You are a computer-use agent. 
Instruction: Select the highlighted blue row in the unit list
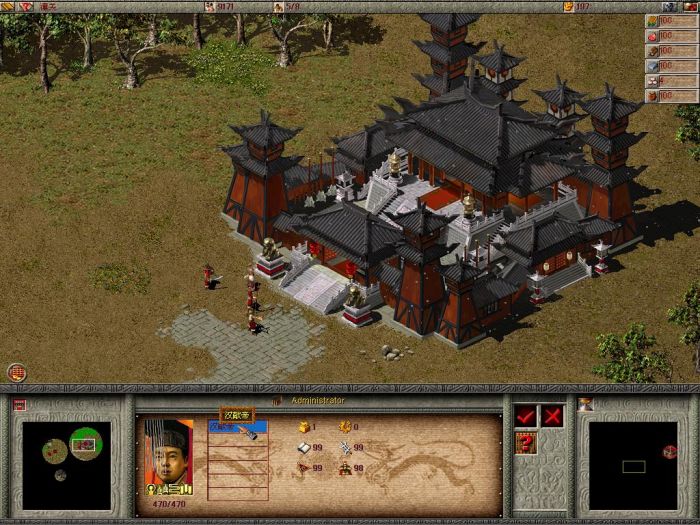point(237,427)
